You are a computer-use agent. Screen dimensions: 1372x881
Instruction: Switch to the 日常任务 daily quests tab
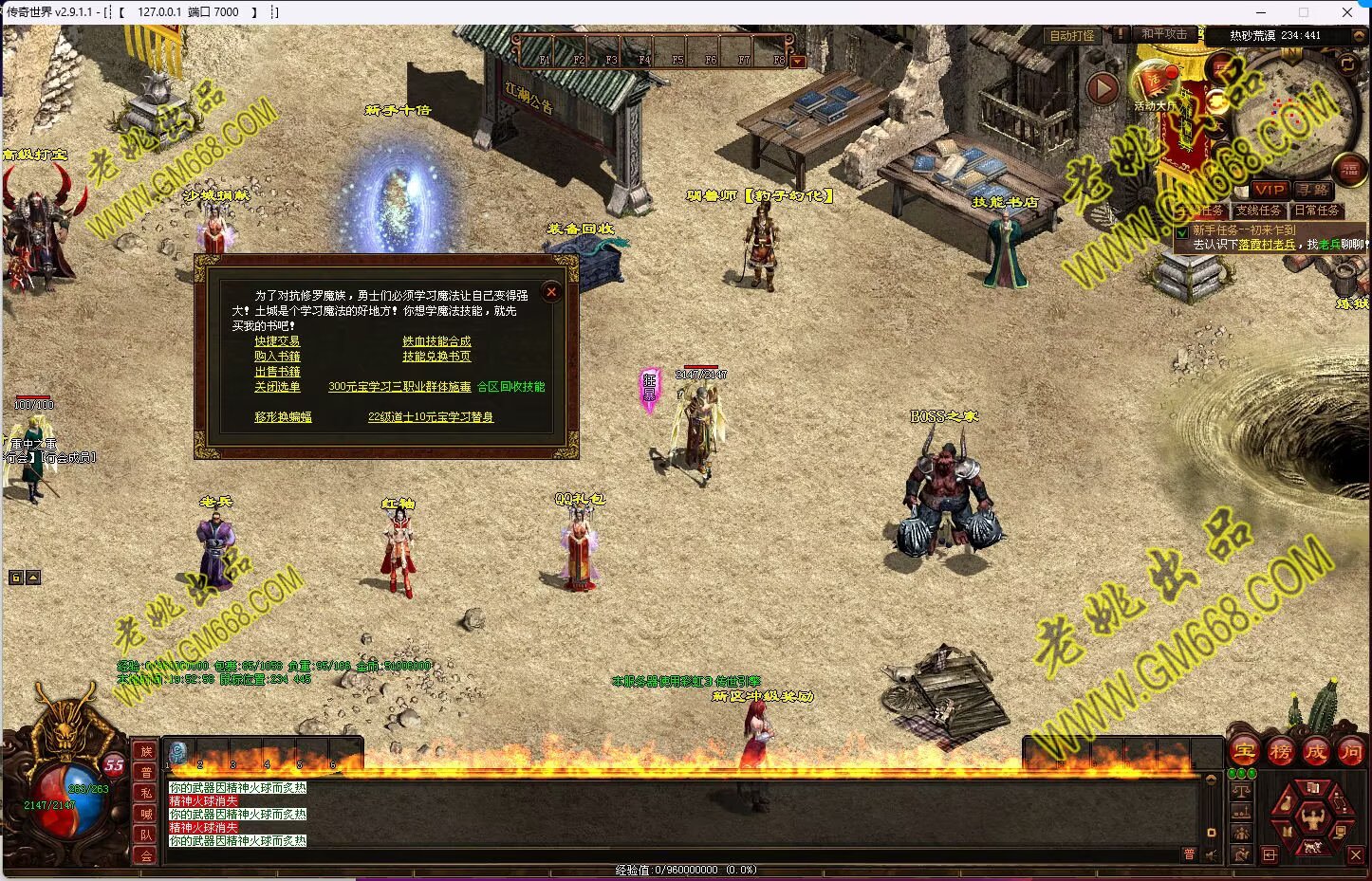1317,211
